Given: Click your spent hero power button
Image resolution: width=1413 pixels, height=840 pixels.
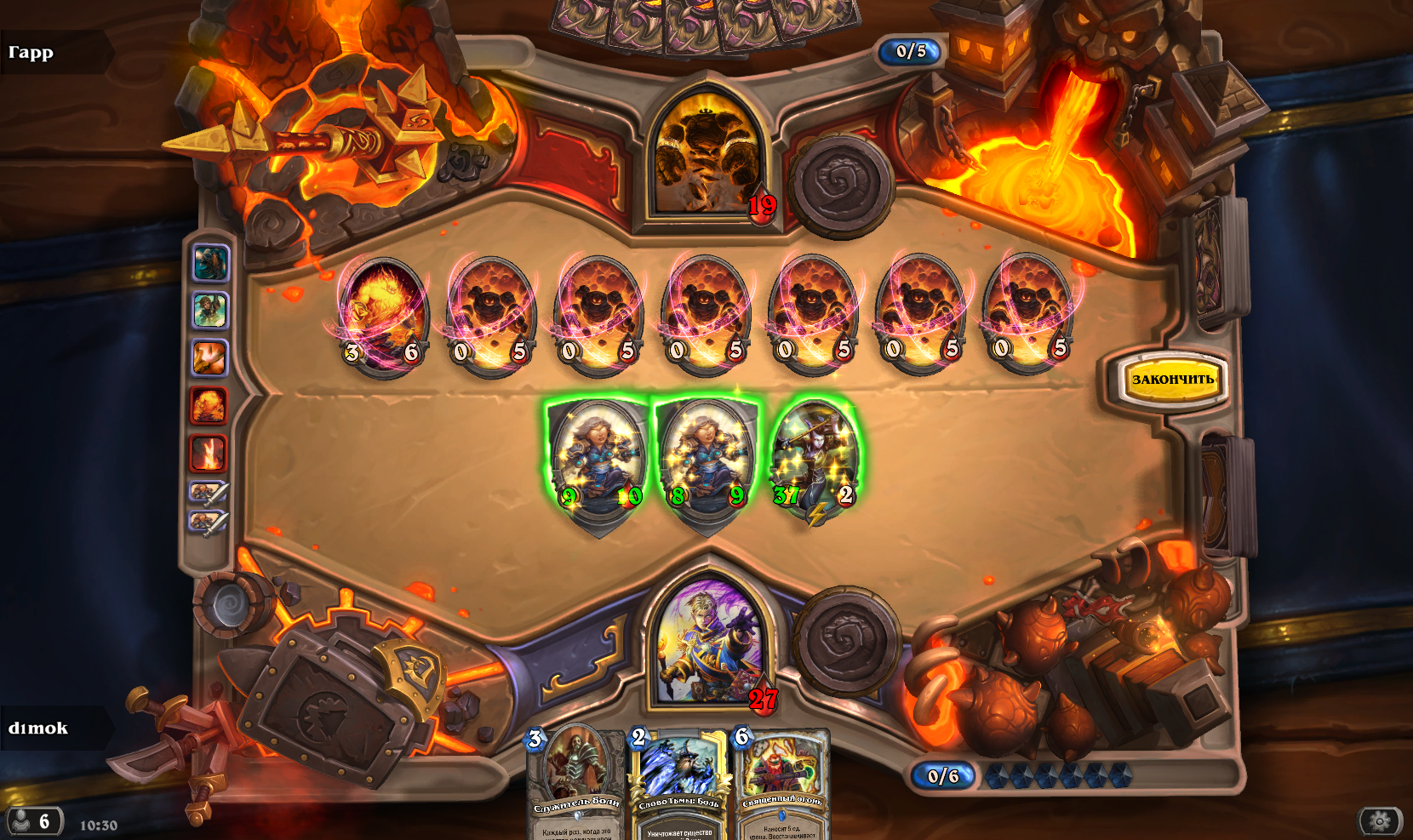Looking at the screenshot, I should [x=847, y=638].
